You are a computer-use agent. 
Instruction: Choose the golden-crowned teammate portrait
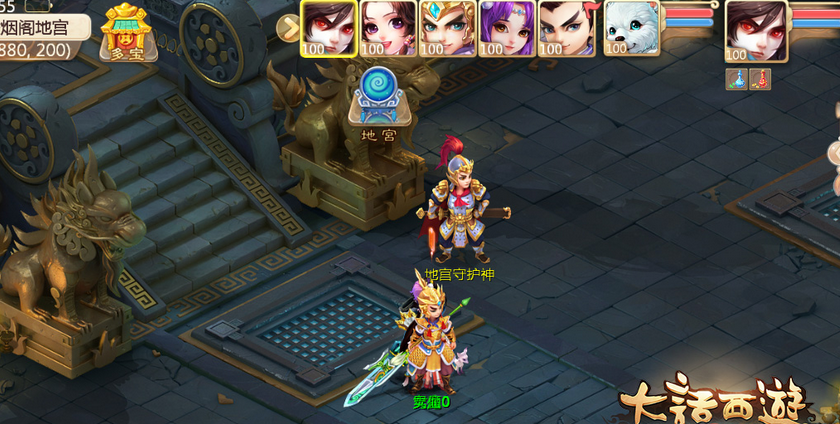click(x=447, y=28)
